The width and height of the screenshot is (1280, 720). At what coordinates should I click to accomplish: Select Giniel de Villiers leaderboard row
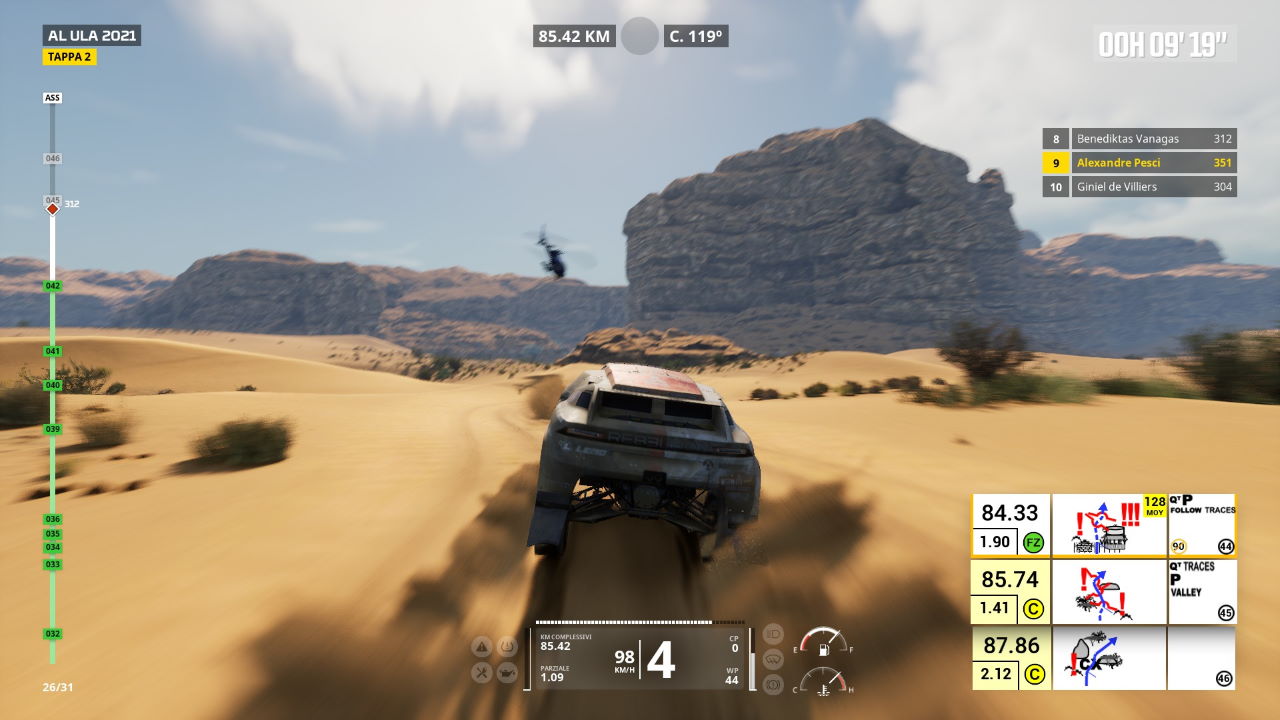pos(1139,187)
